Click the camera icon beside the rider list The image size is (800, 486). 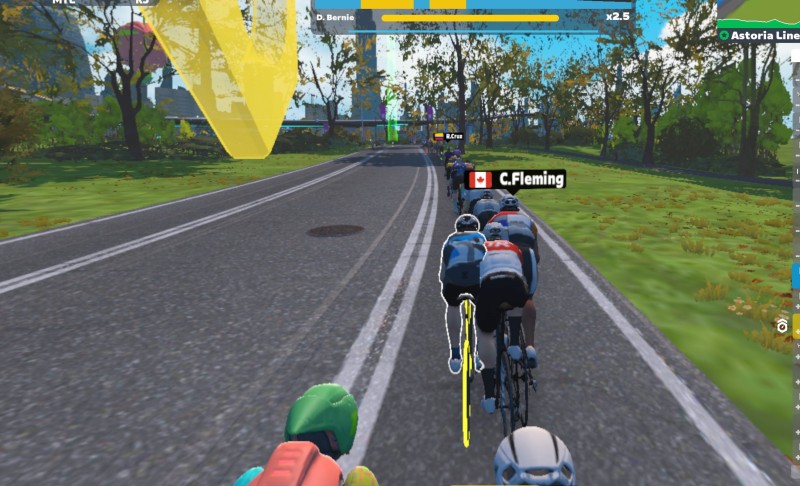coord(784,326)
